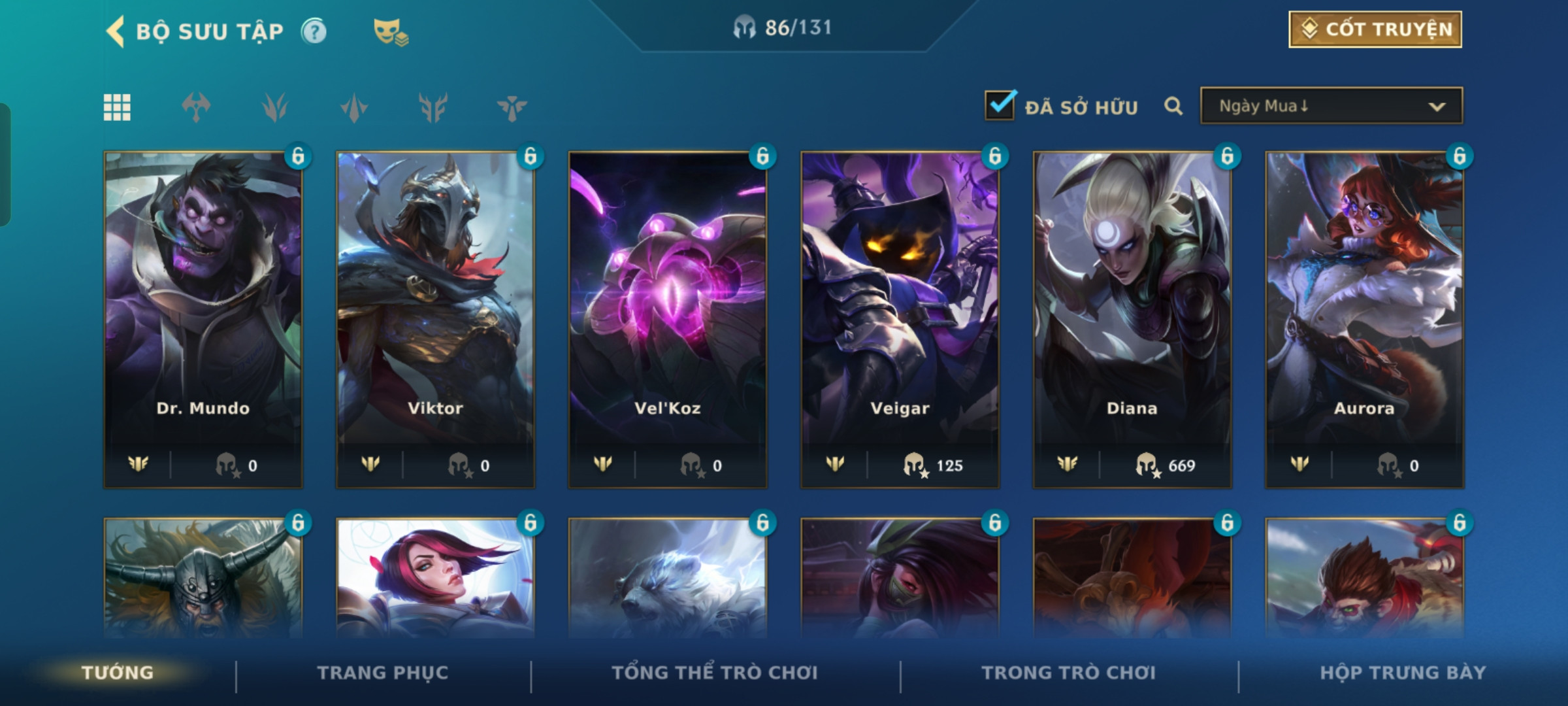This screenshot has height=706, width=1568.
Task: Open the magnifying glass search
Action: [1173, 106]
